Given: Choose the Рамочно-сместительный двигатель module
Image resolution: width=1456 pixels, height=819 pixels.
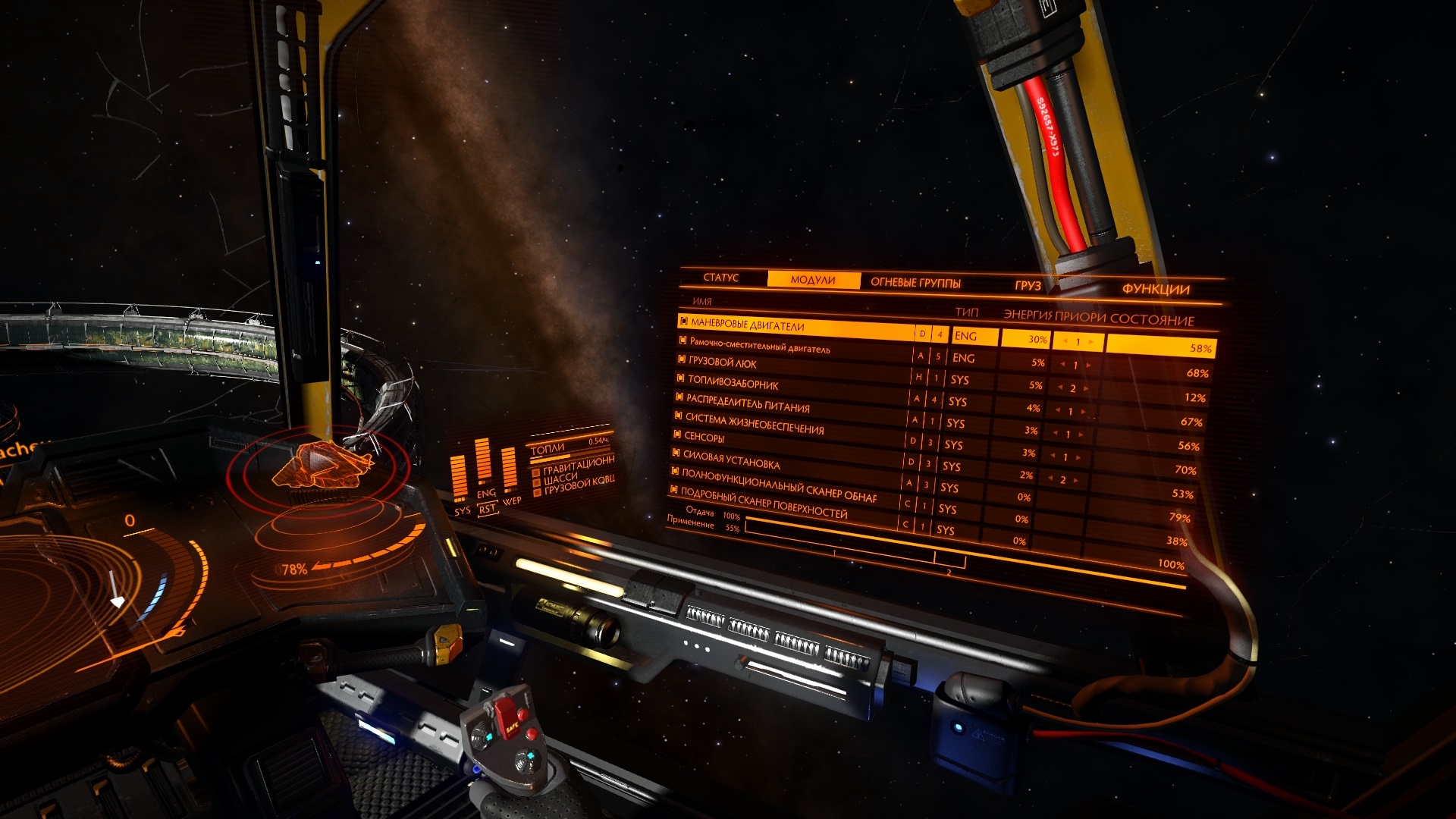Looking at the screenshot, I should (759, 346).
